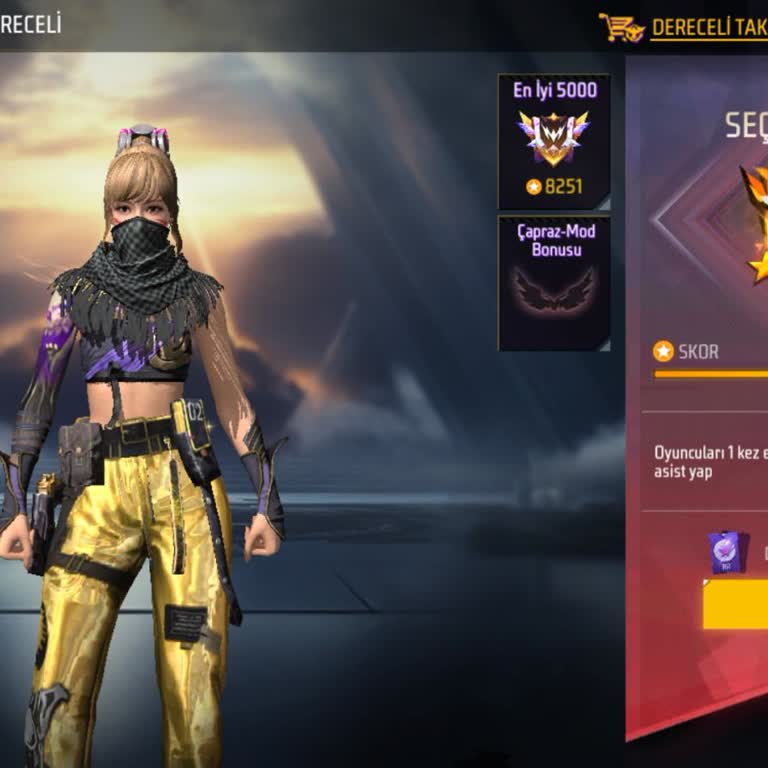Open the Çapraz-Mod Bonusu card
The height and width of the screenshot is (768, 768).
(x=554, y=283)
